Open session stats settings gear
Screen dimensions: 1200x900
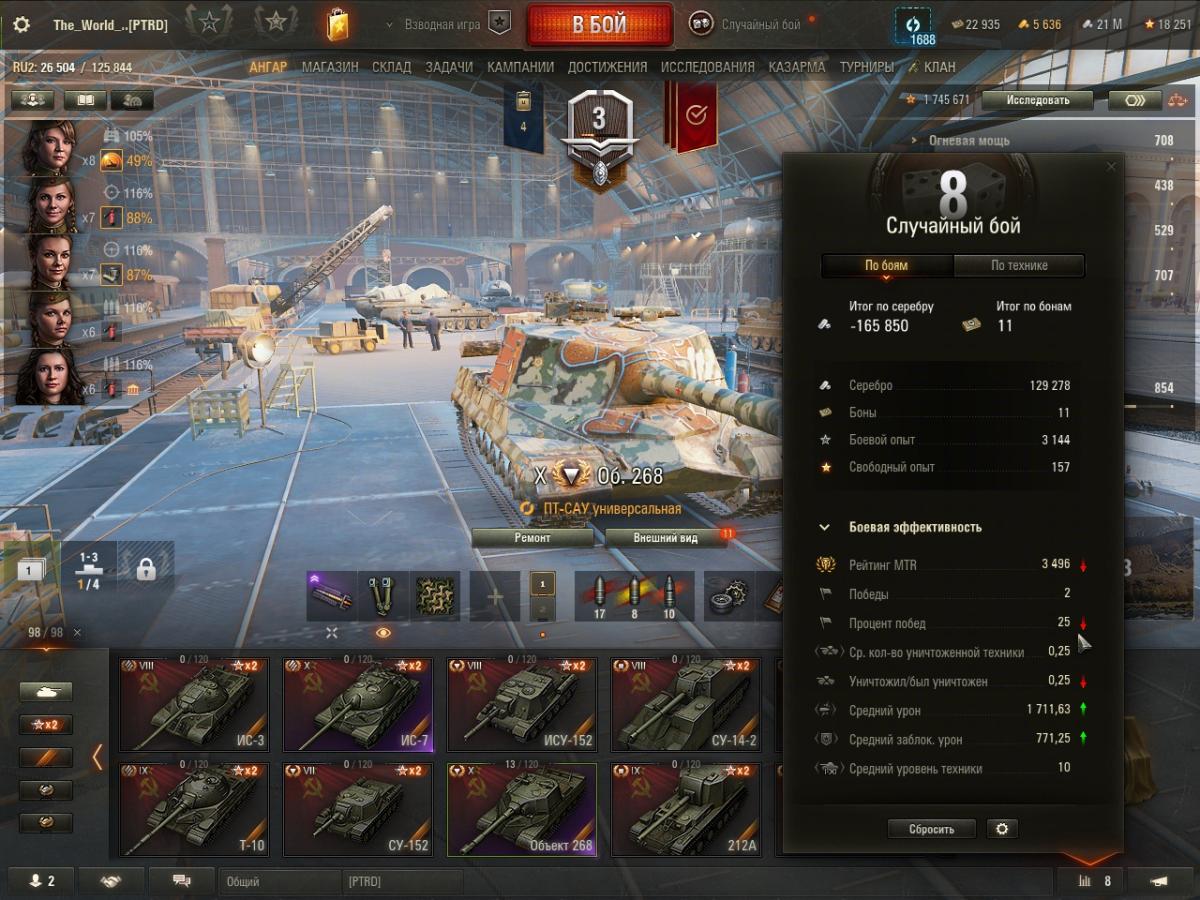(1001, 829)
